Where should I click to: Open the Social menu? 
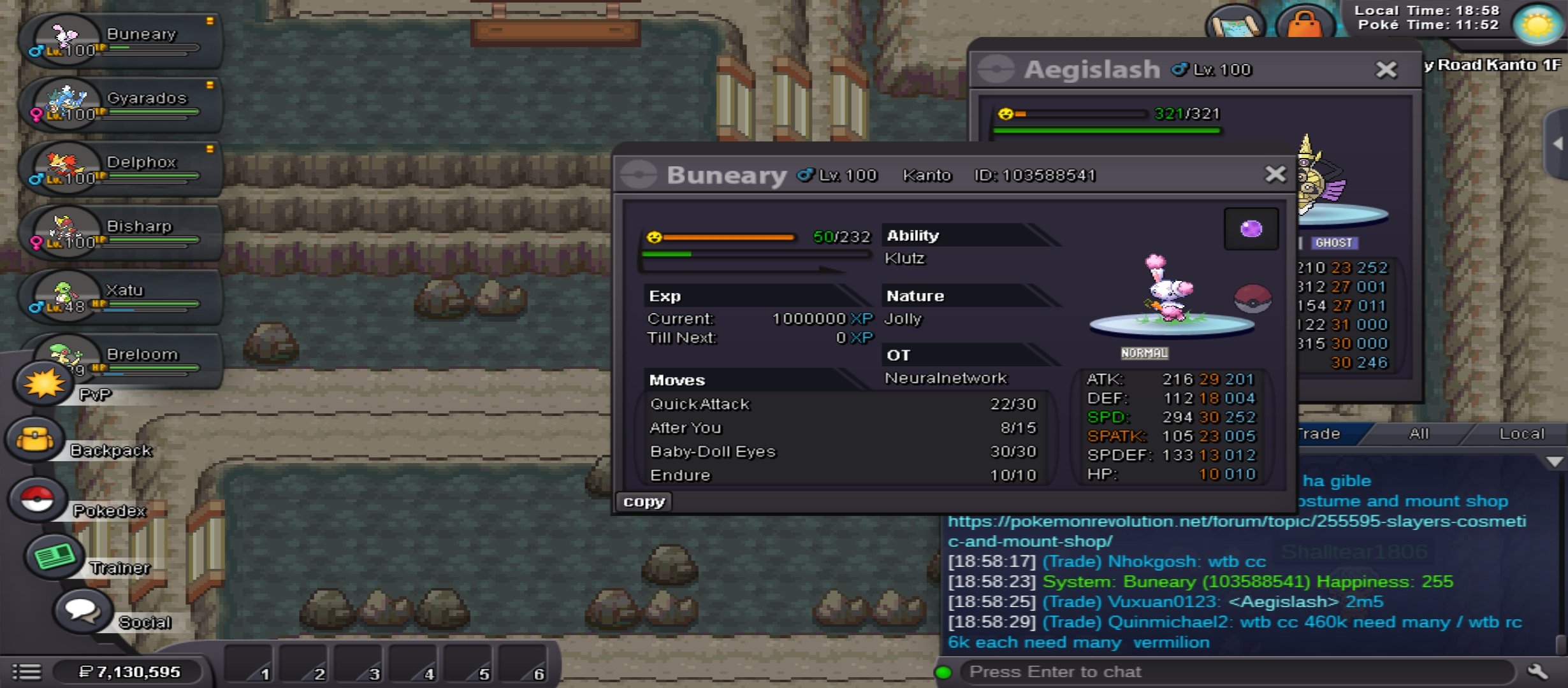pos(83,612)
